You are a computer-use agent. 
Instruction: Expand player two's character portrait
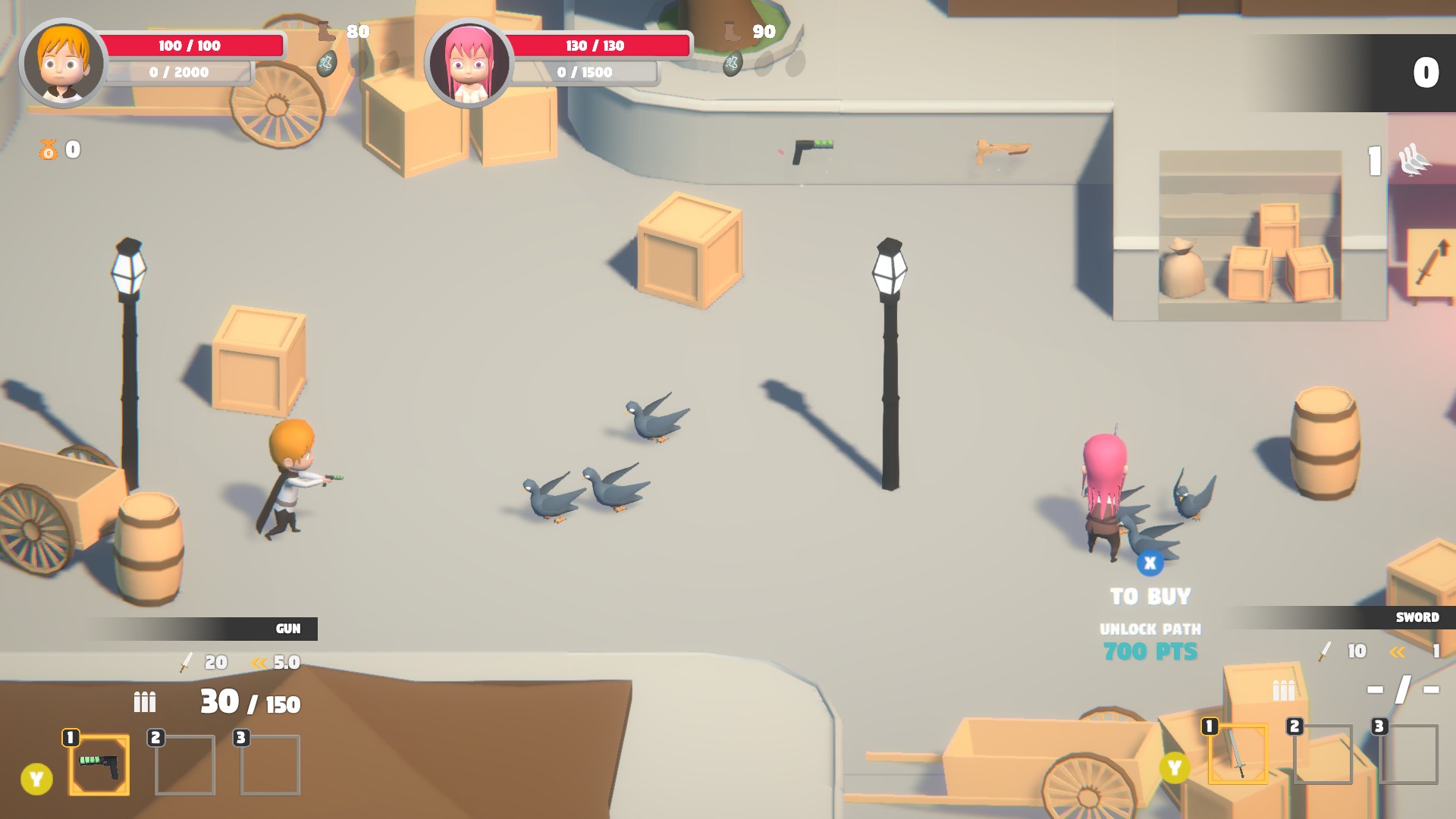click(x=471, y=62)
